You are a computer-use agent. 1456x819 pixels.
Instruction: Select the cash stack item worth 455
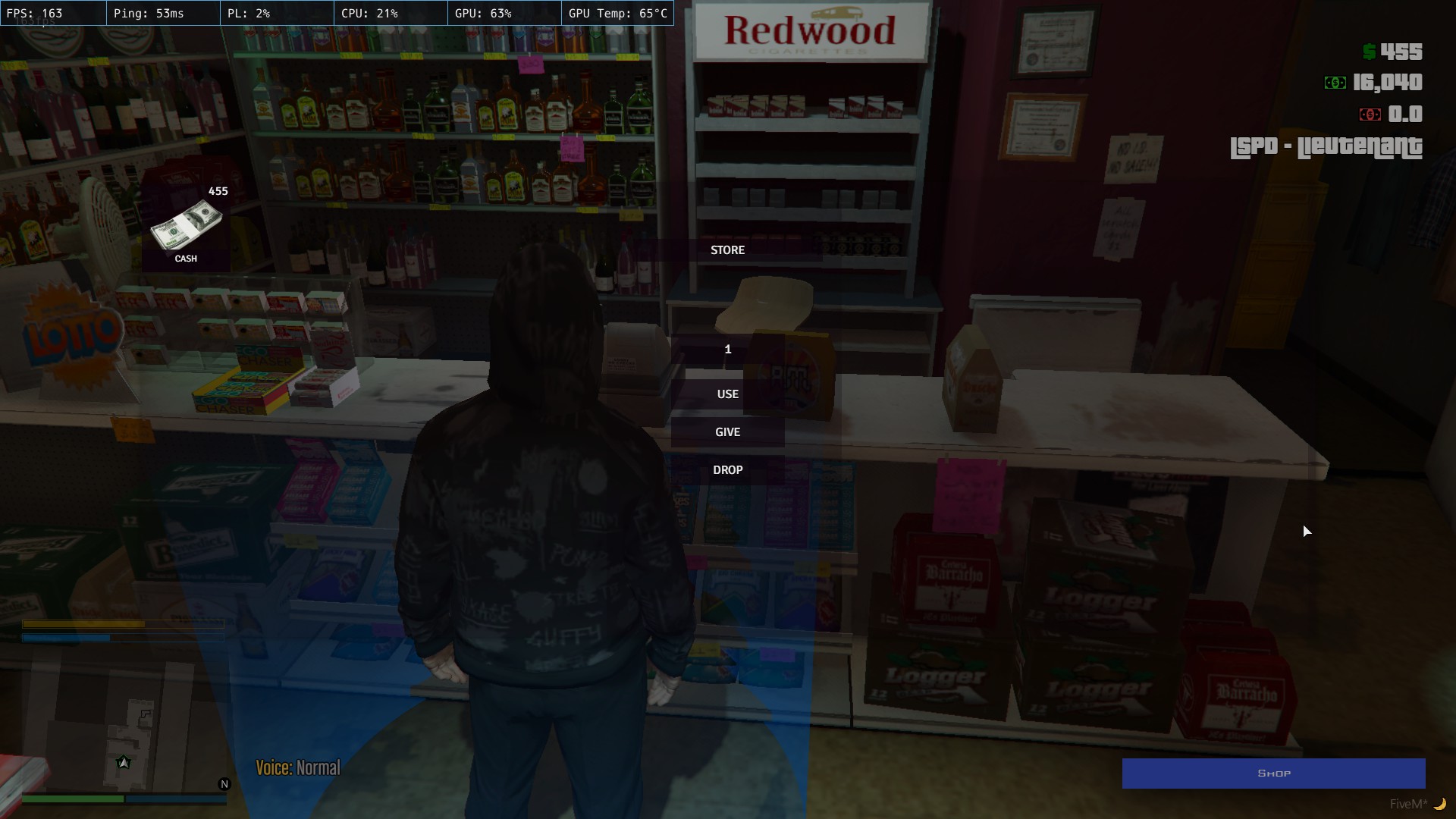click(x=187, y=225)
